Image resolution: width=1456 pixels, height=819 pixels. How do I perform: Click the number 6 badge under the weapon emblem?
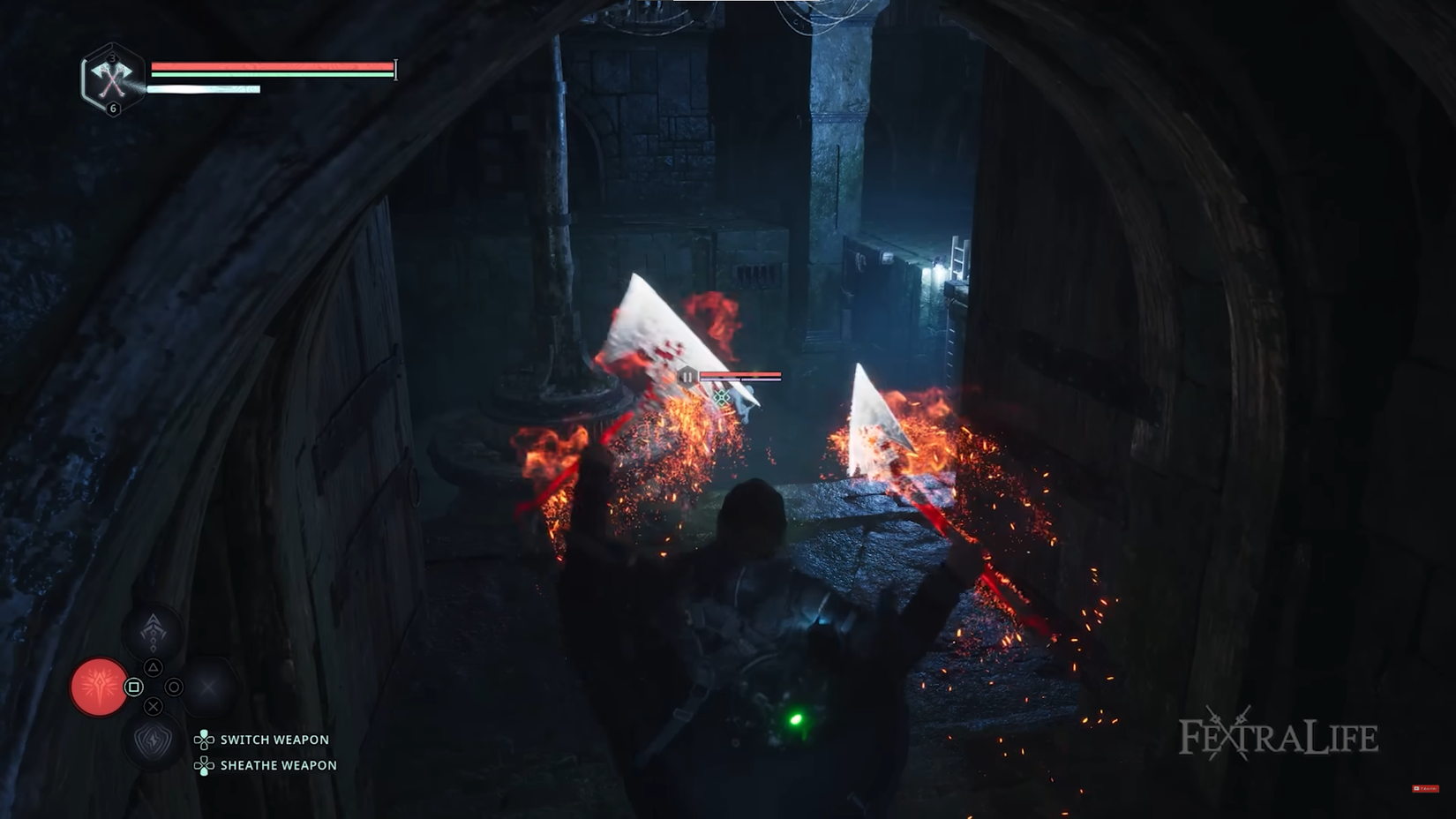pos(113,108)
